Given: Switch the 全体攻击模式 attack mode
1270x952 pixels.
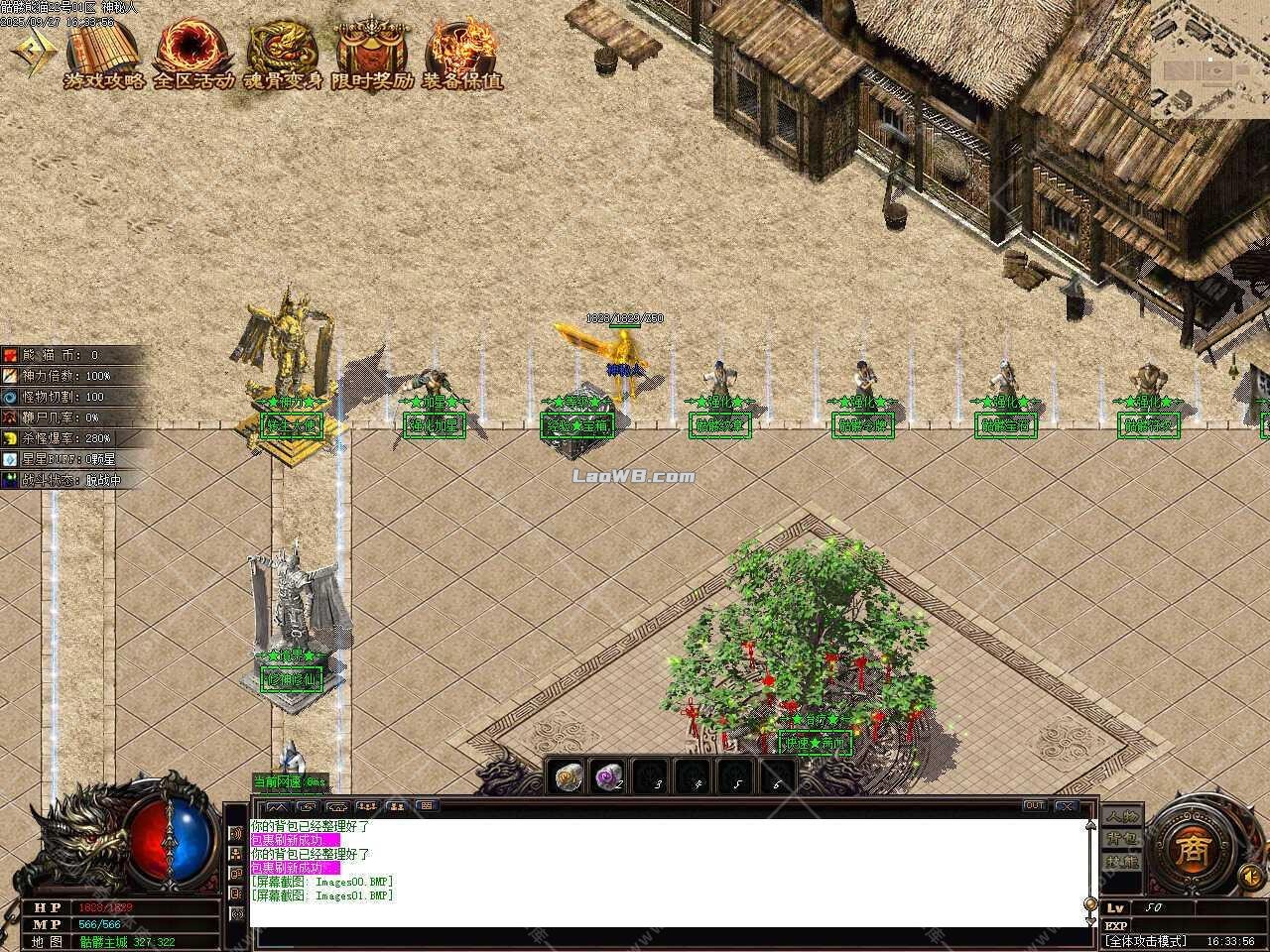Looking at the screenshot, I should coord(1146,940).
